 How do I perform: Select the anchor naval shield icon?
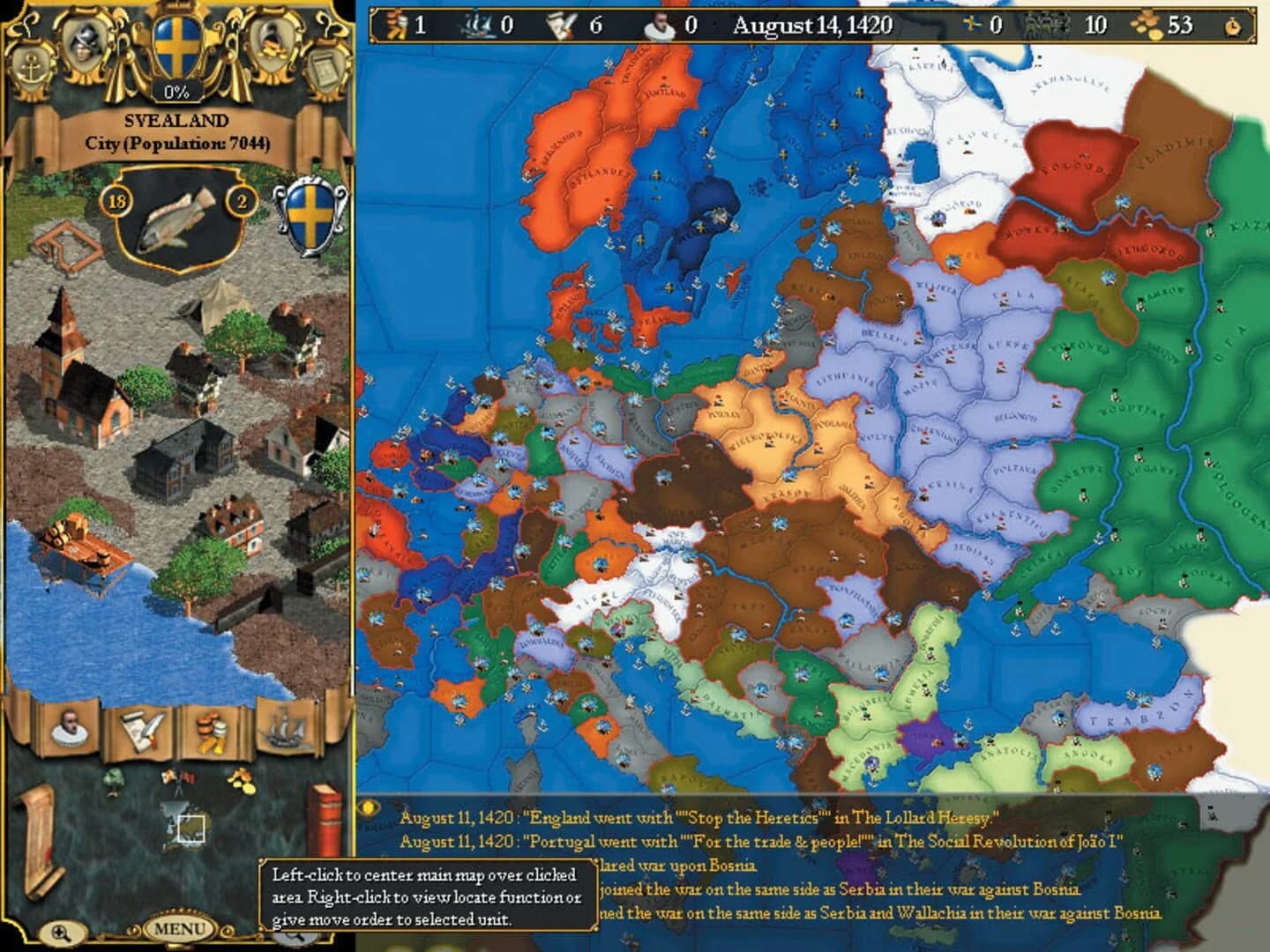31,66
